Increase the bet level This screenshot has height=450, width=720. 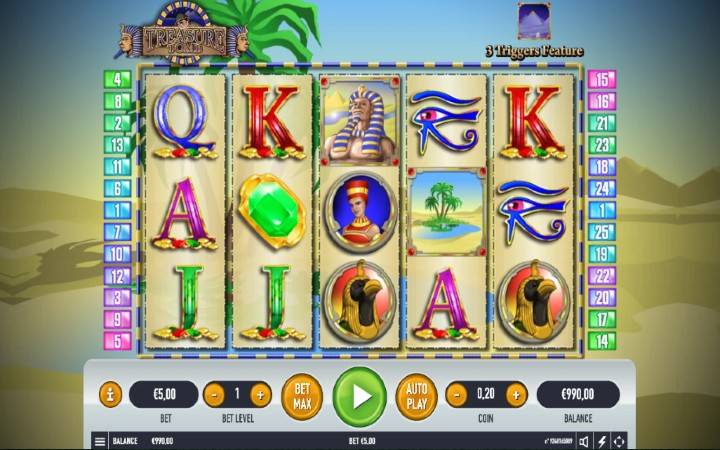(x=260, y=394)
